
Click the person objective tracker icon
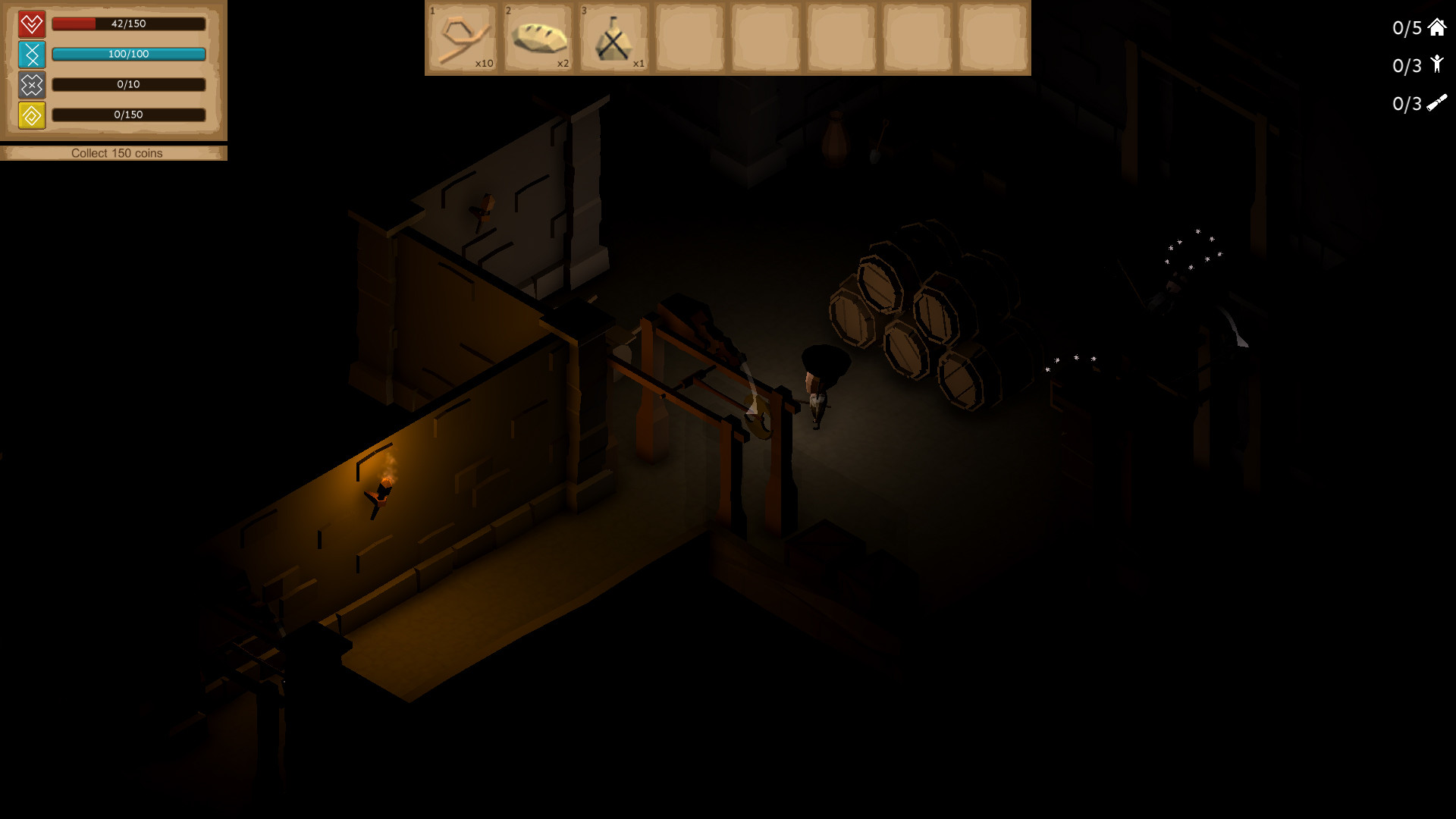(x=1436, y=64)
